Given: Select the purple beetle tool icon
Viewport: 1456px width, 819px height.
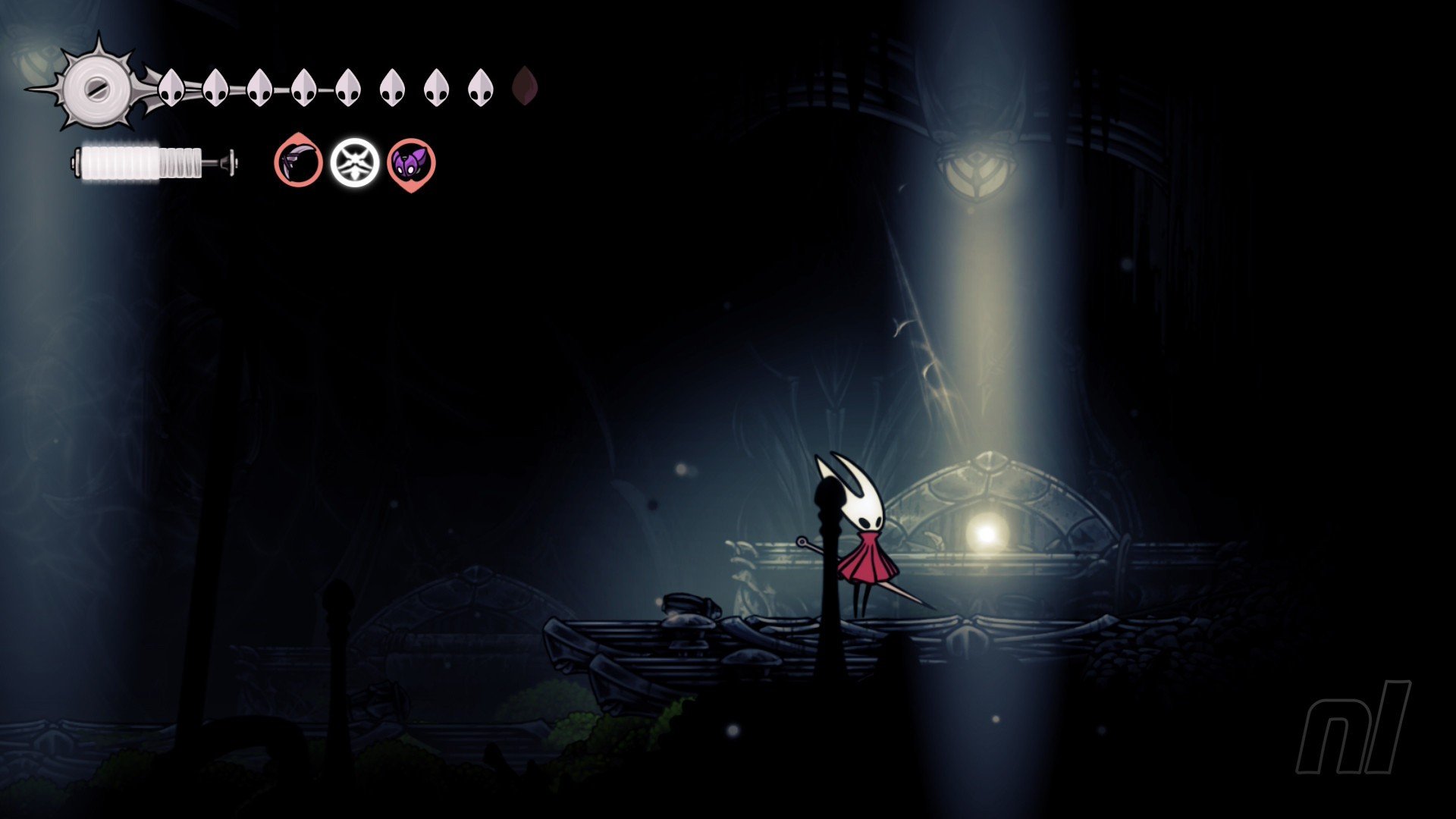Looking at the screenshot, I should [411, 162].
